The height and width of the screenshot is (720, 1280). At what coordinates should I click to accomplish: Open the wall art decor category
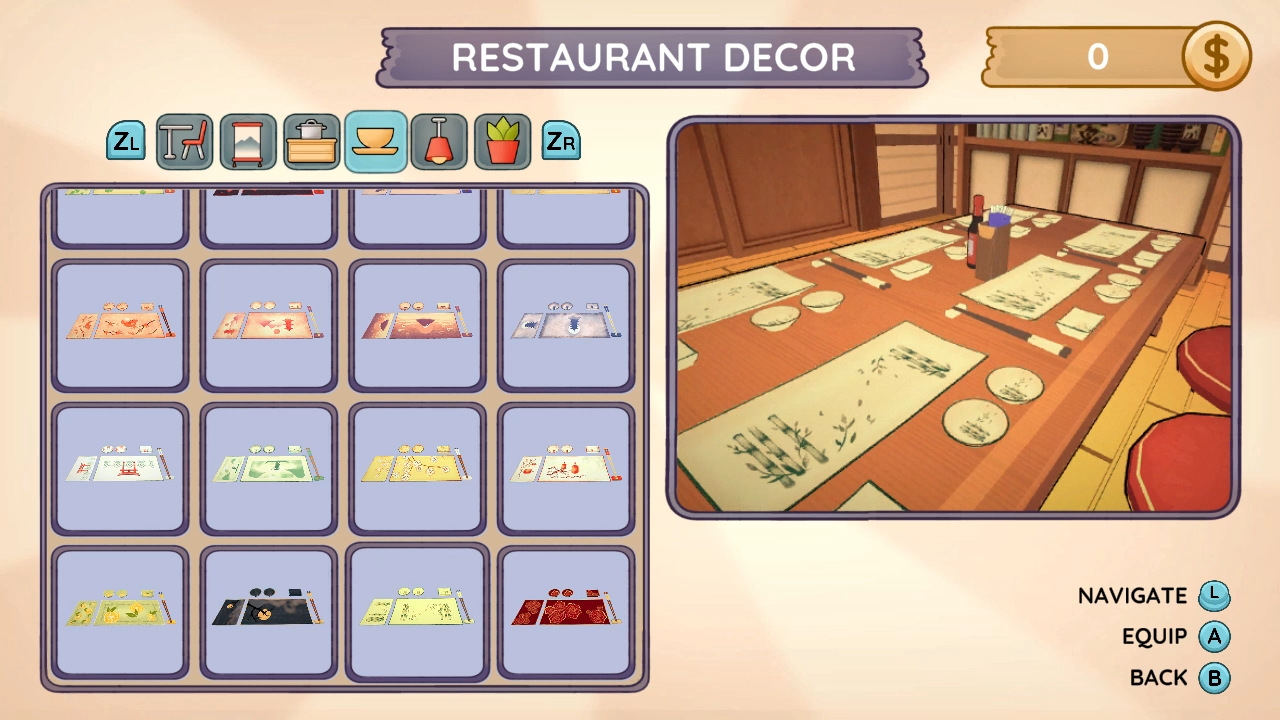point(248,141)
